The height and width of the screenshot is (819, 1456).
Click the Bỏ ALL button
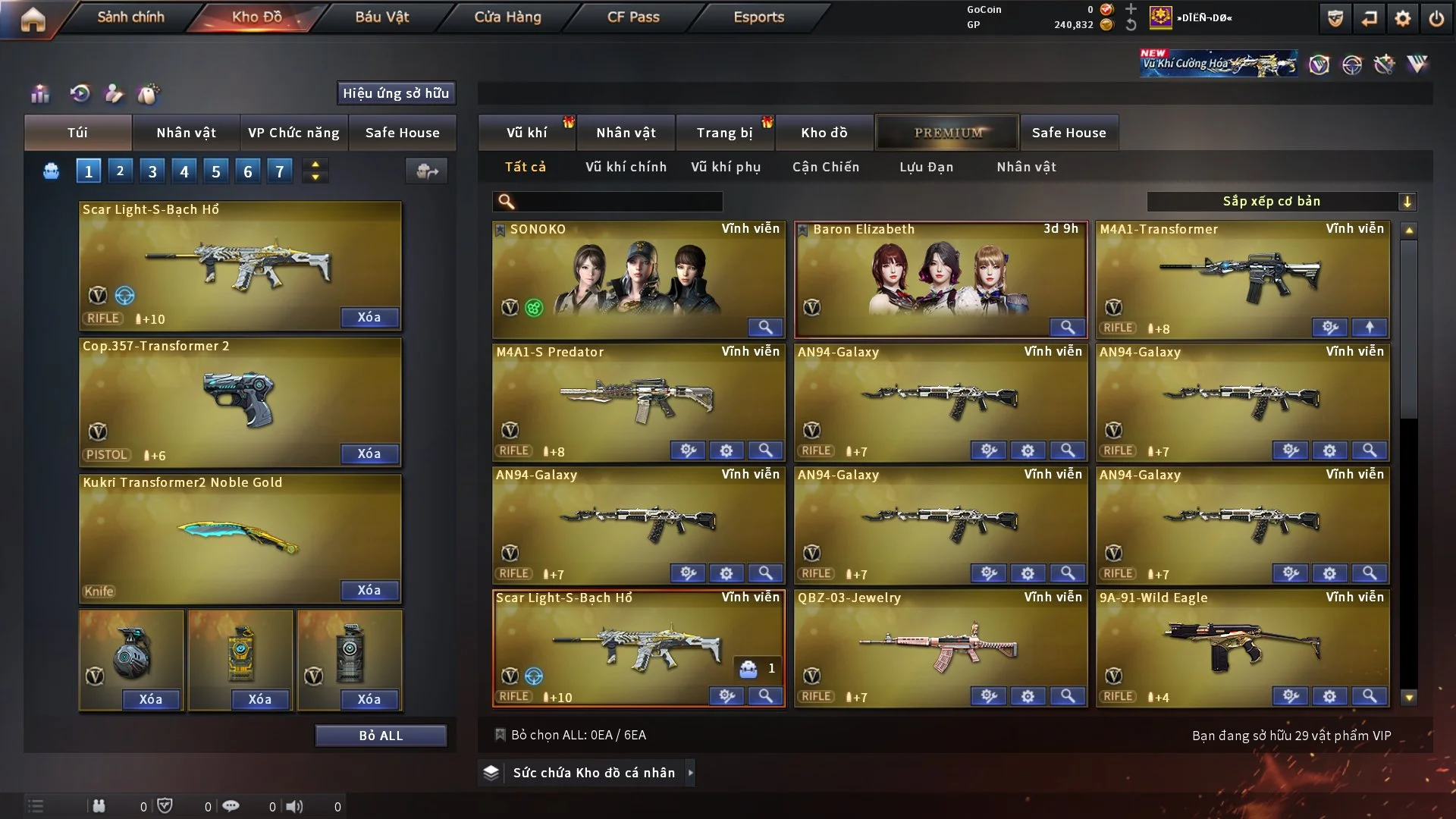[x=381, y=735]
